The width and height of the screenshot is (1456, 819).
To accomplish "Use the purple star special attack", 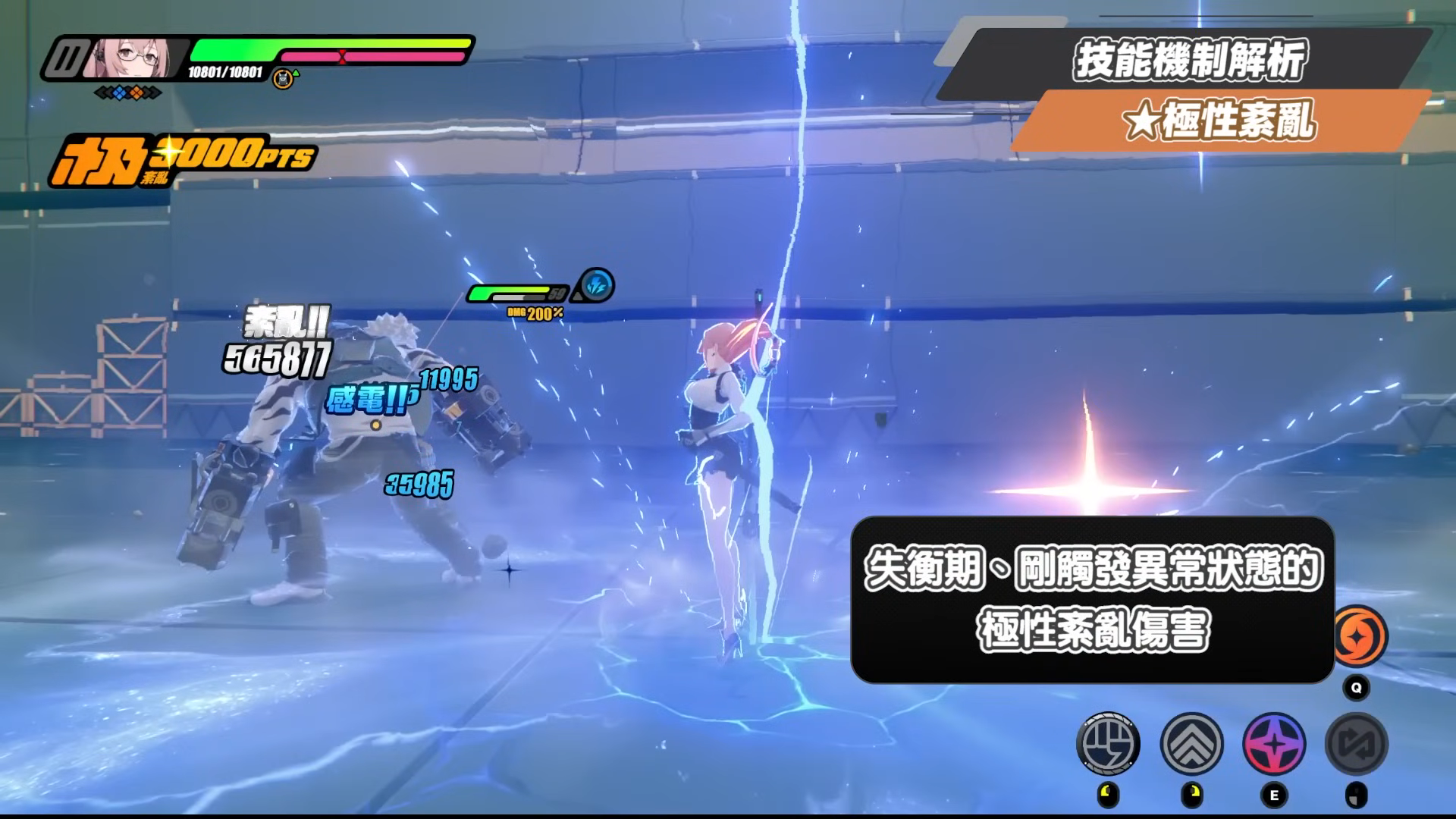I will tap(1274, 745).
